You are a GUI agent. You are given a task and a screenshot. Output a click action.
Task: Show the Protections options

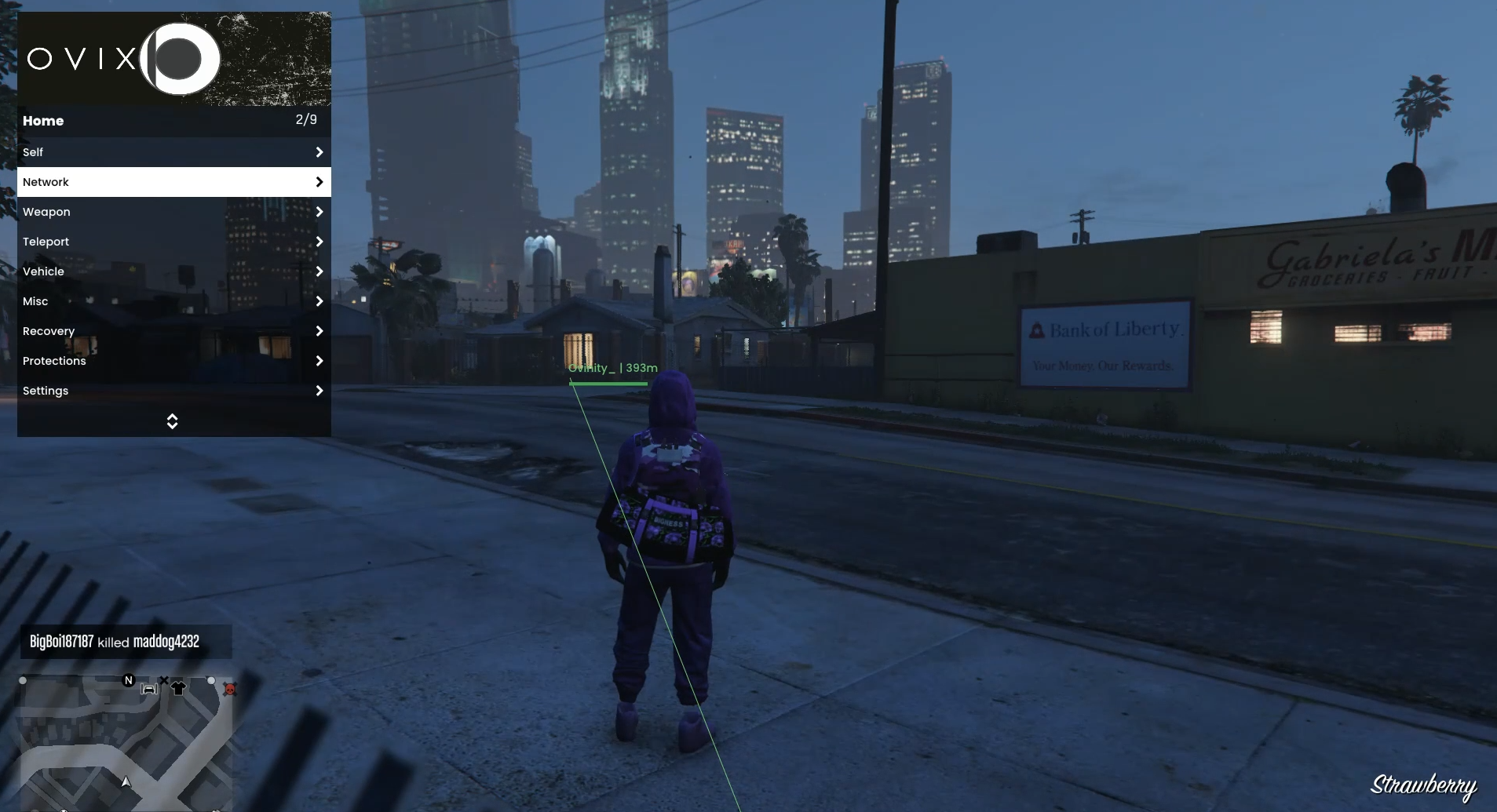coord(173,361)
